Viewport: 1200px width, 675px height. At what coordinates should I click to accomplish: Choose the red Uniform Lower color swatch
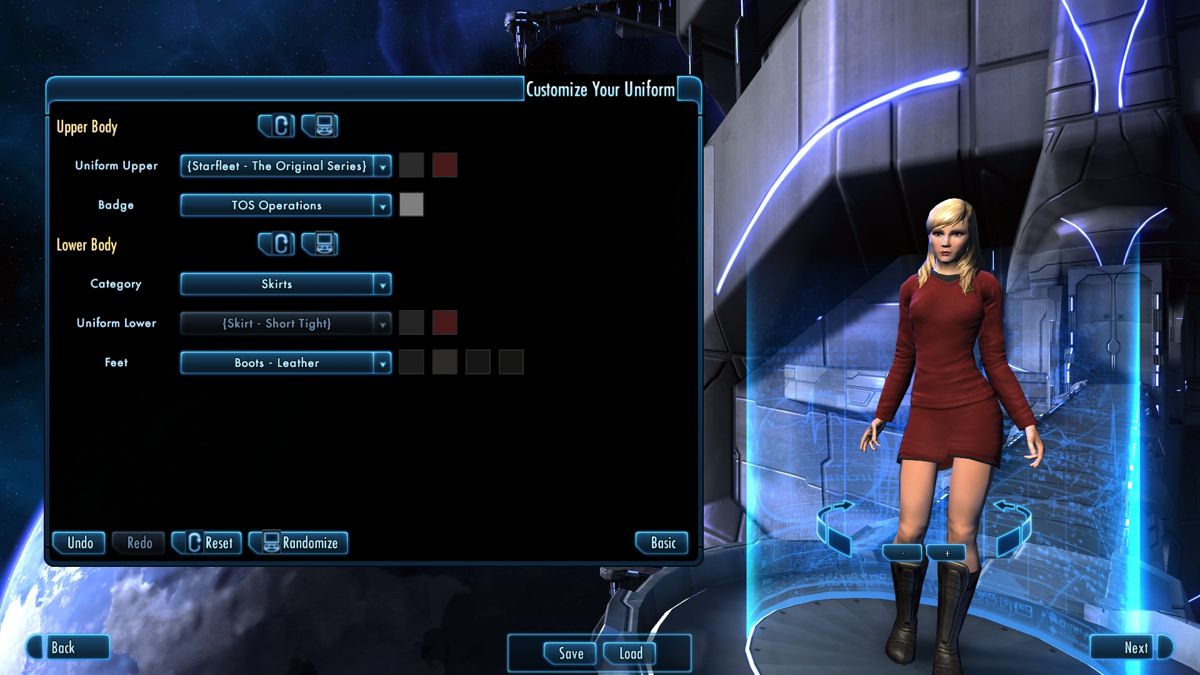445,323
